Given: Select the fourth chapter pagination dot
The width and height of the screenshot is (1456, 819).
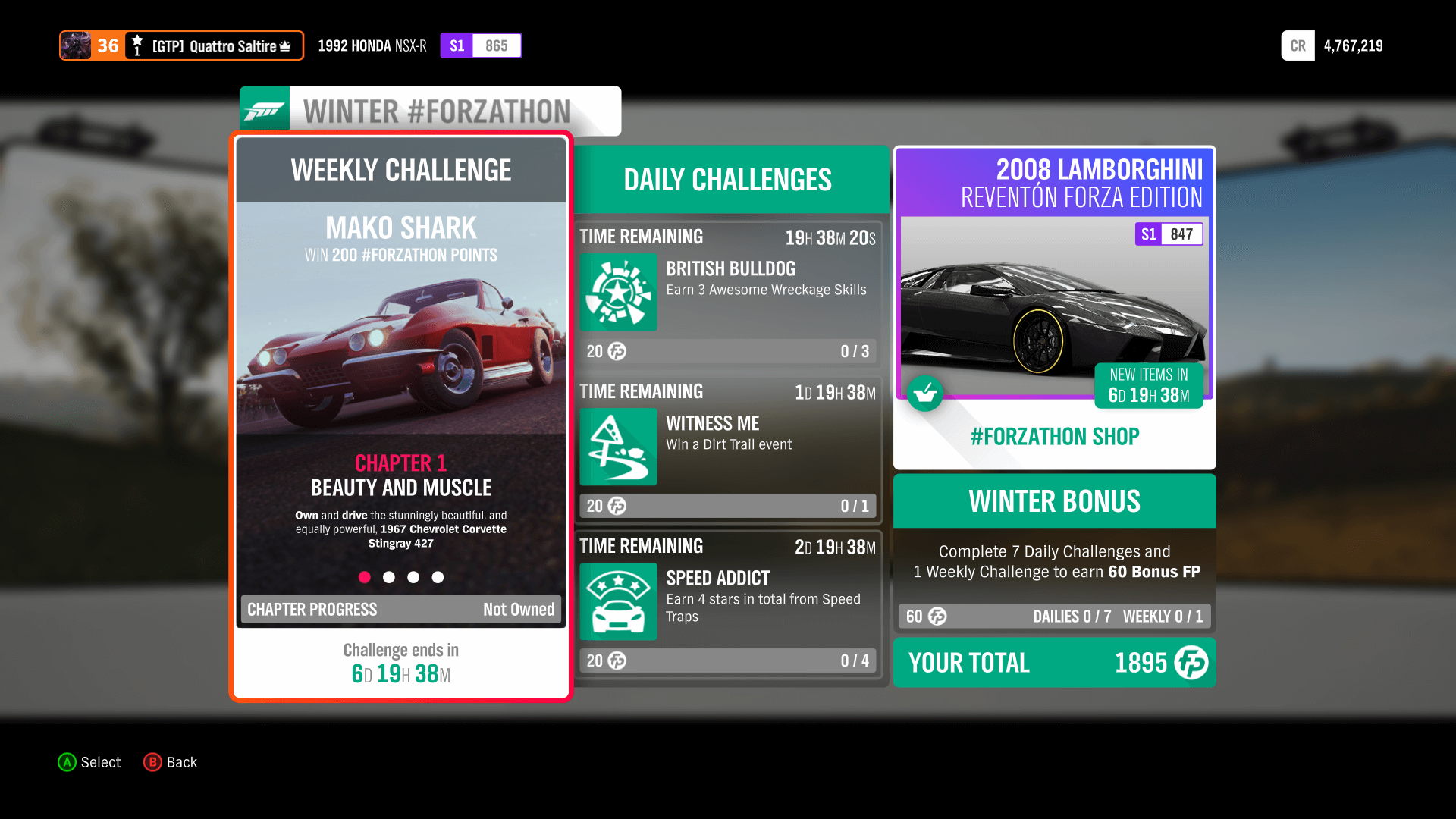Looking at the screenshot, I should (438, 577).
